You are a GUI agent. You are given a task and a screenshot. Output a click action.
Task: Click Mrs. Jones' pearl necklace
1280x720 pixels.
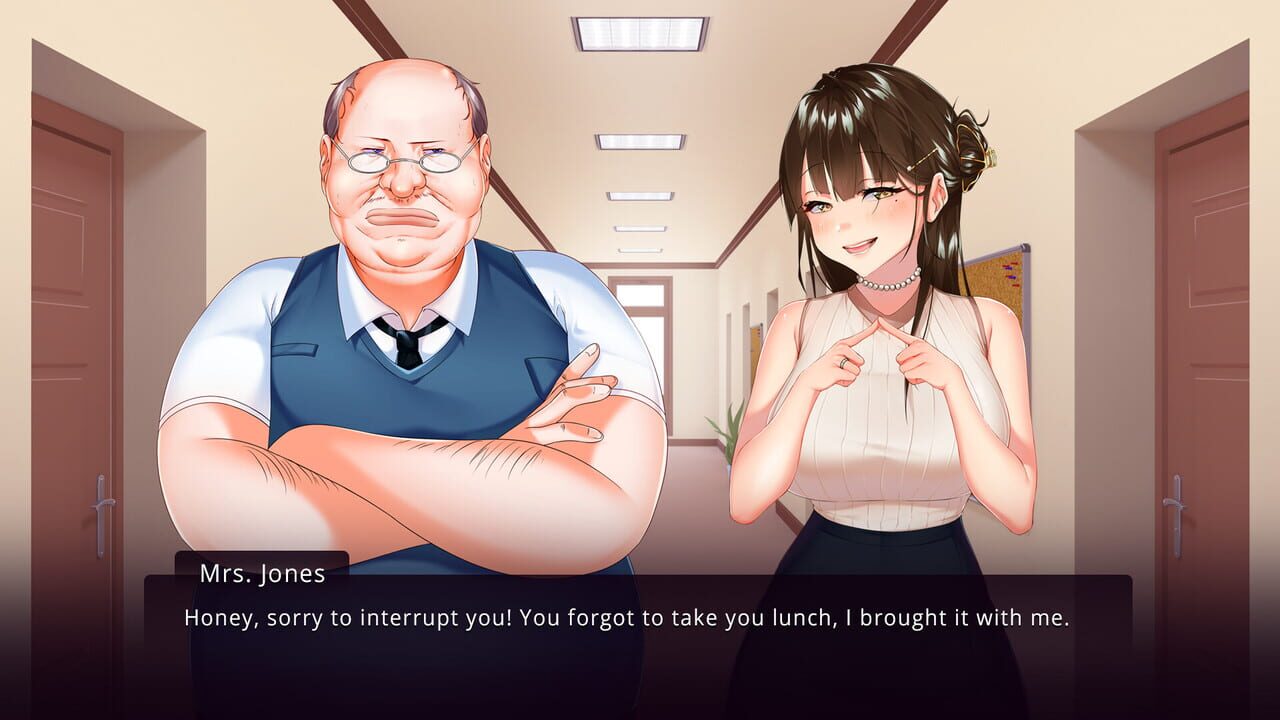tap(887, 285)
